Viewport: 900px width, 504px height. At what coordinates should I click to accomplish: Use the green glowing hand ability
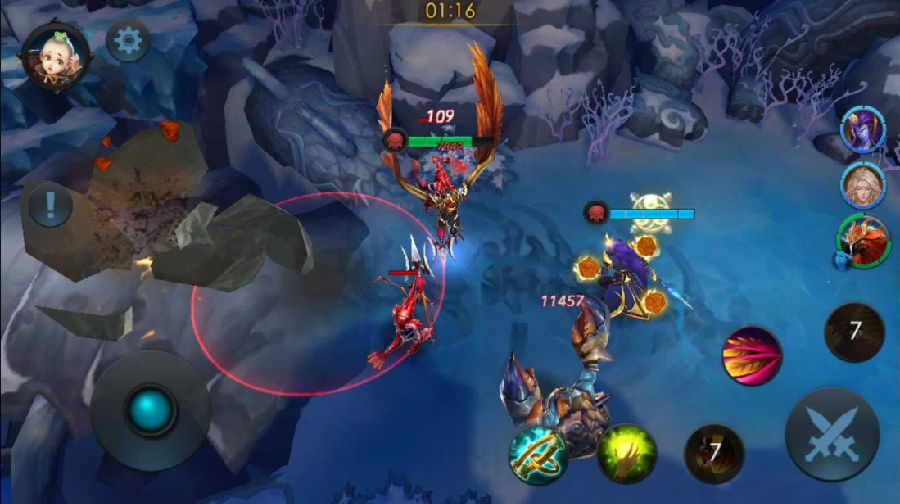pyautogui.click(x=627, y=453)
